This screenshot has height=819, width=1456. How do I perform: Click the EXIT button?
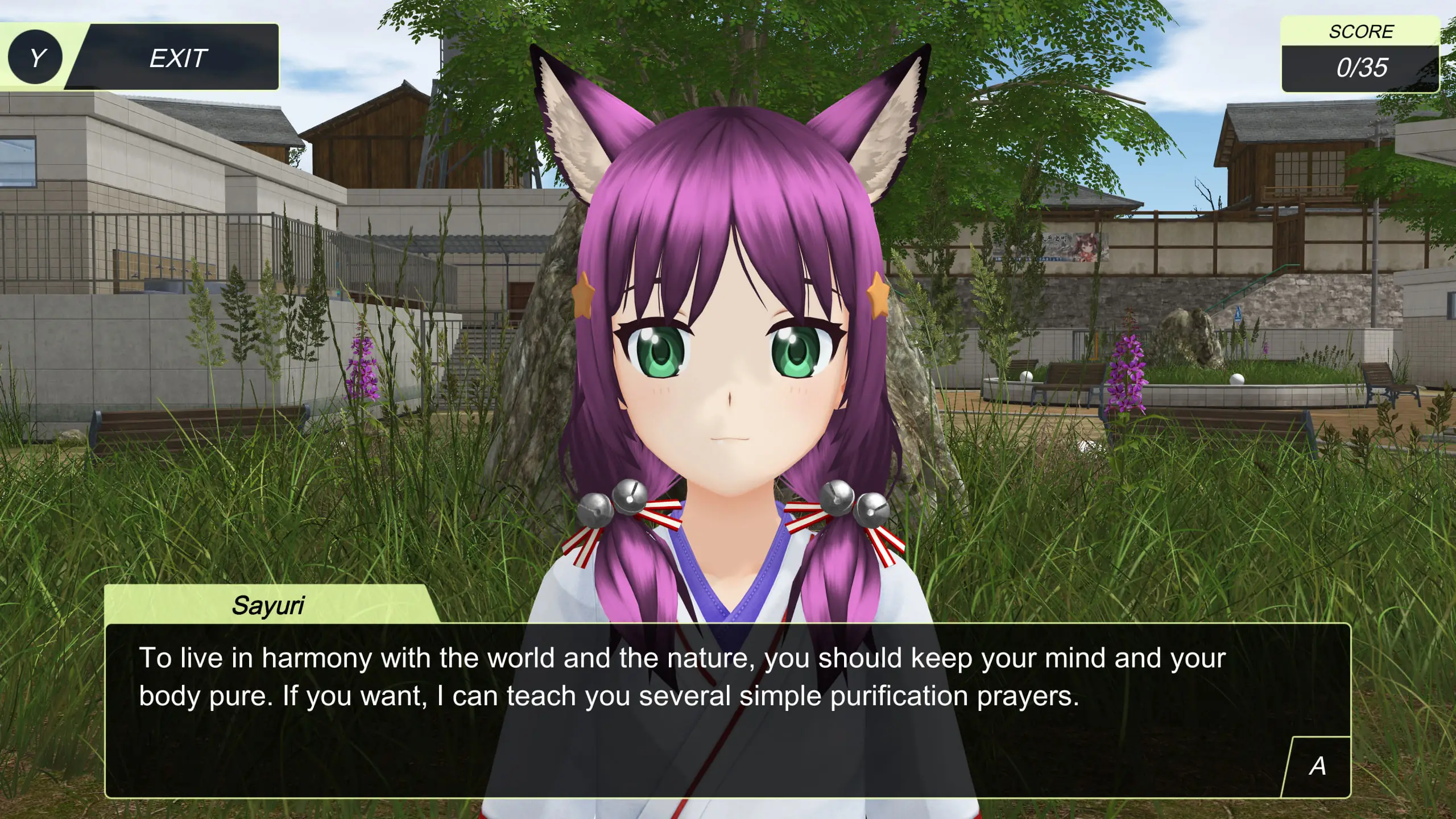176,58
